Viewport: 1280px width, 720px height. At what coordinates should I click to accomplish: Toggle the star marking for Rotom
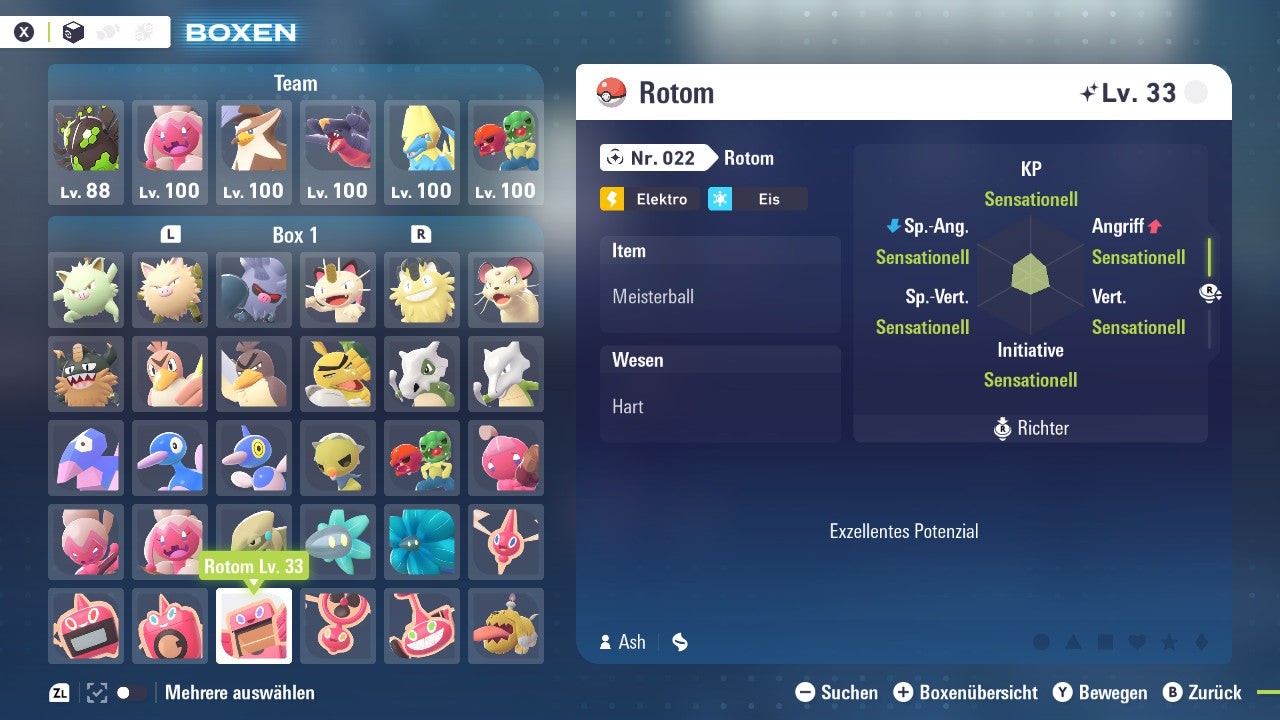[x=1170, y=641]
